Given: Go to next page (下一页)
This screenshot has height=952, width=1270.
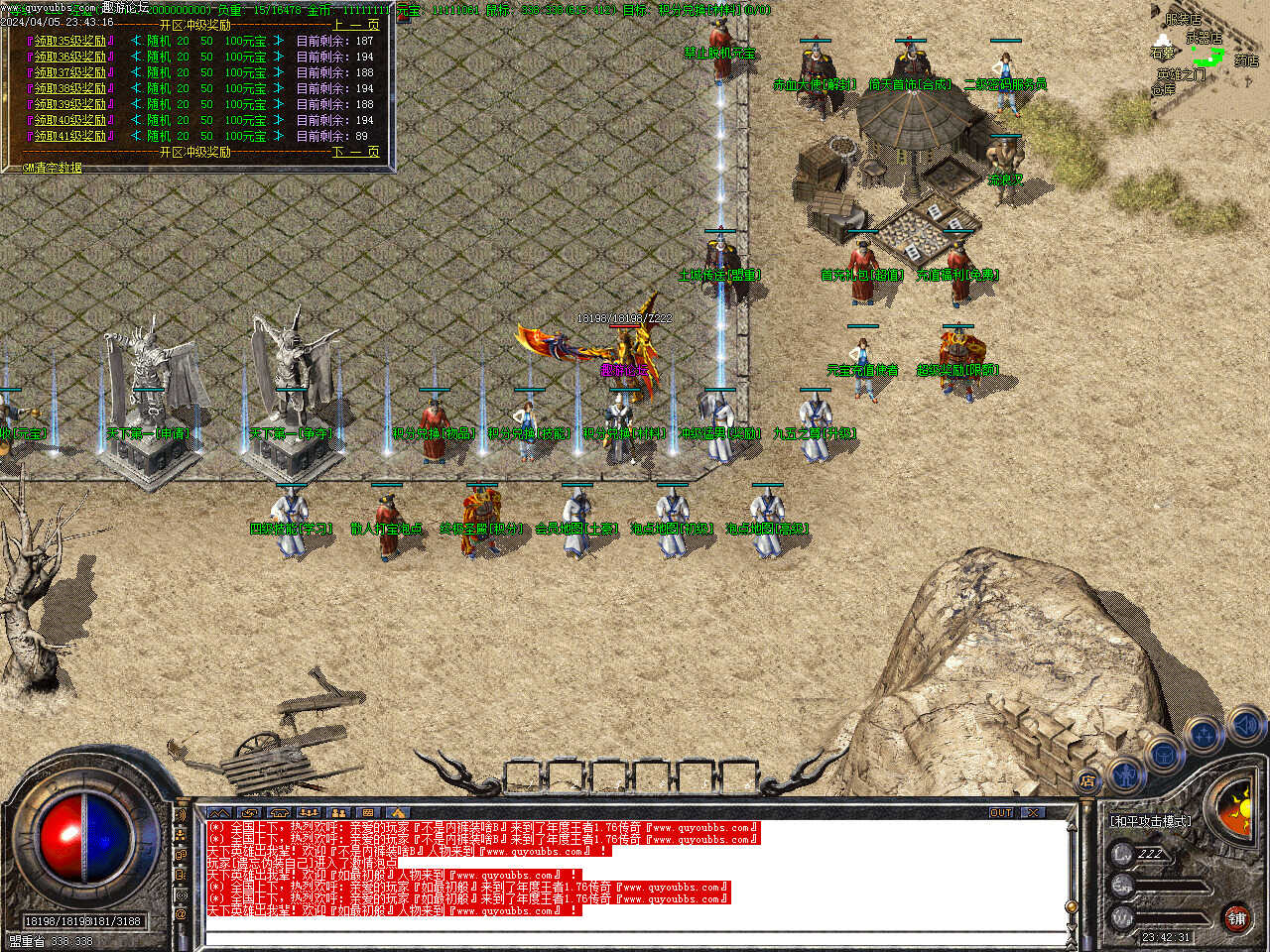Looking at the screenshot, I should 355,152.
